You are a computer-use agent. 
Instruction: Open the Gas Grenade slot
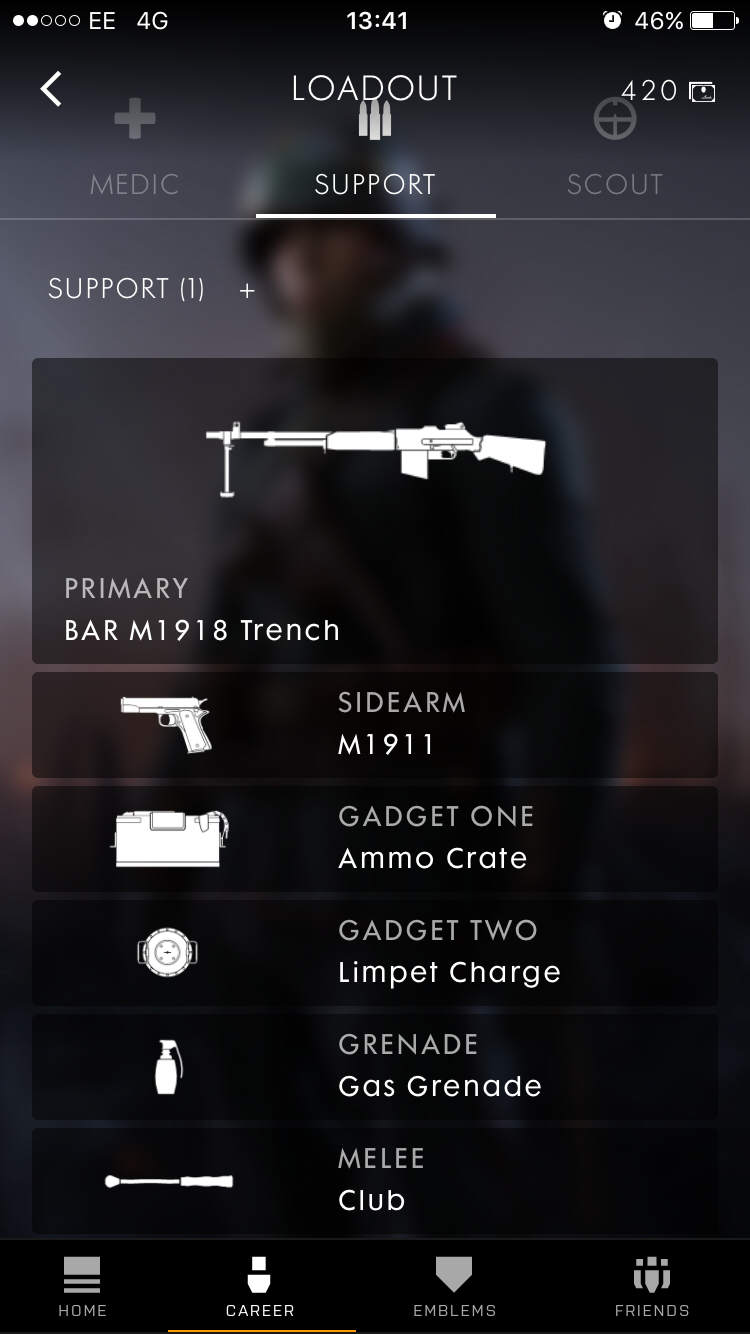375,1066
